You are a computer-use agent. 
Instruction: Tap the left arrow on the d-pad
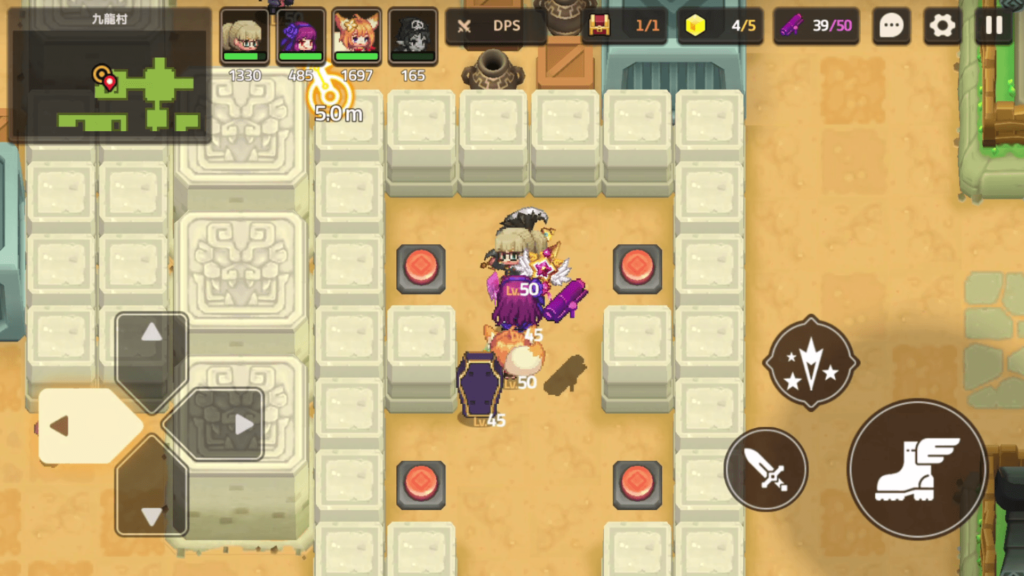[x=75, y=426]
